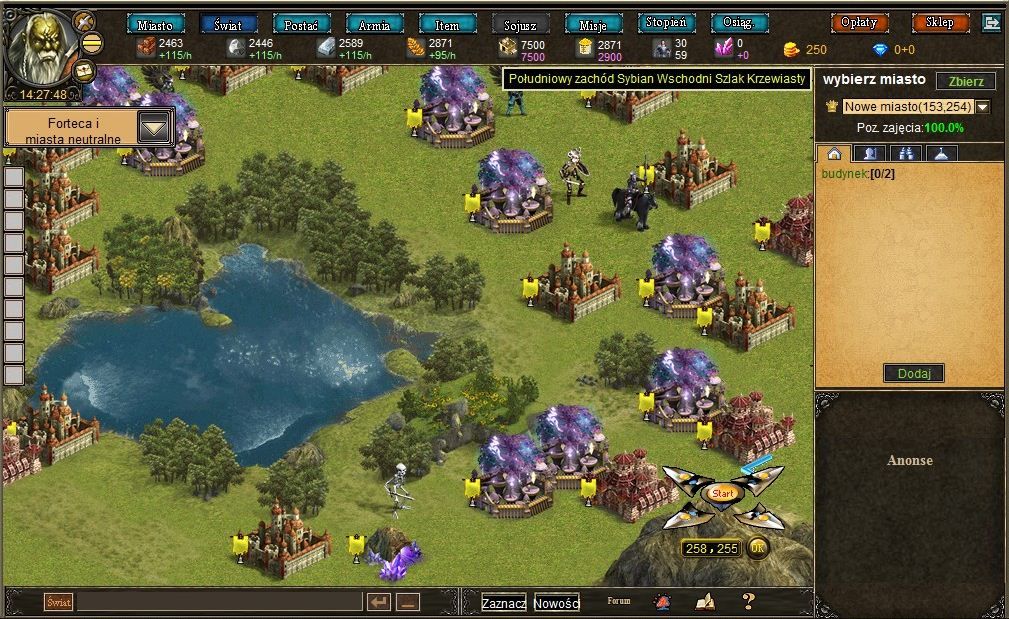Click the Start compass center button
The height and width of the screenshot is (619, 1009).
(x=722, y=493)
